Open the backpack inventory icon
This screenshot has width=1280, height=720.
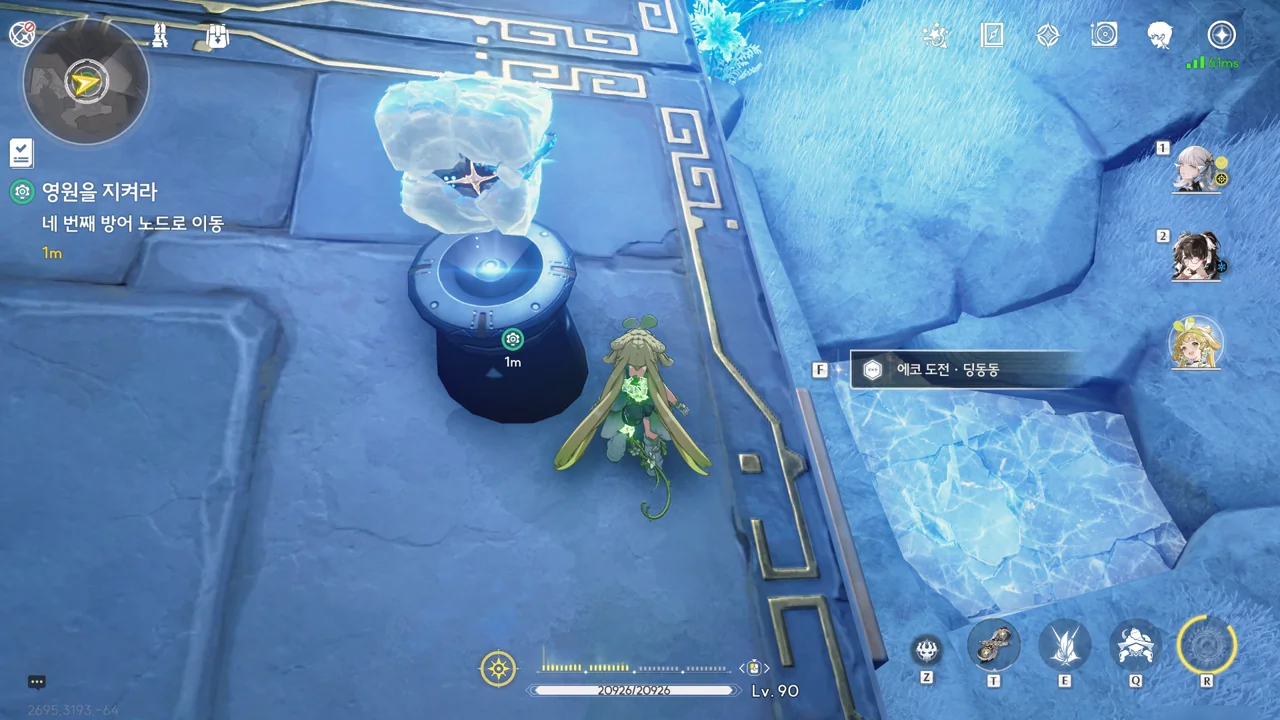pyautogui.click(x=217, y=36)
